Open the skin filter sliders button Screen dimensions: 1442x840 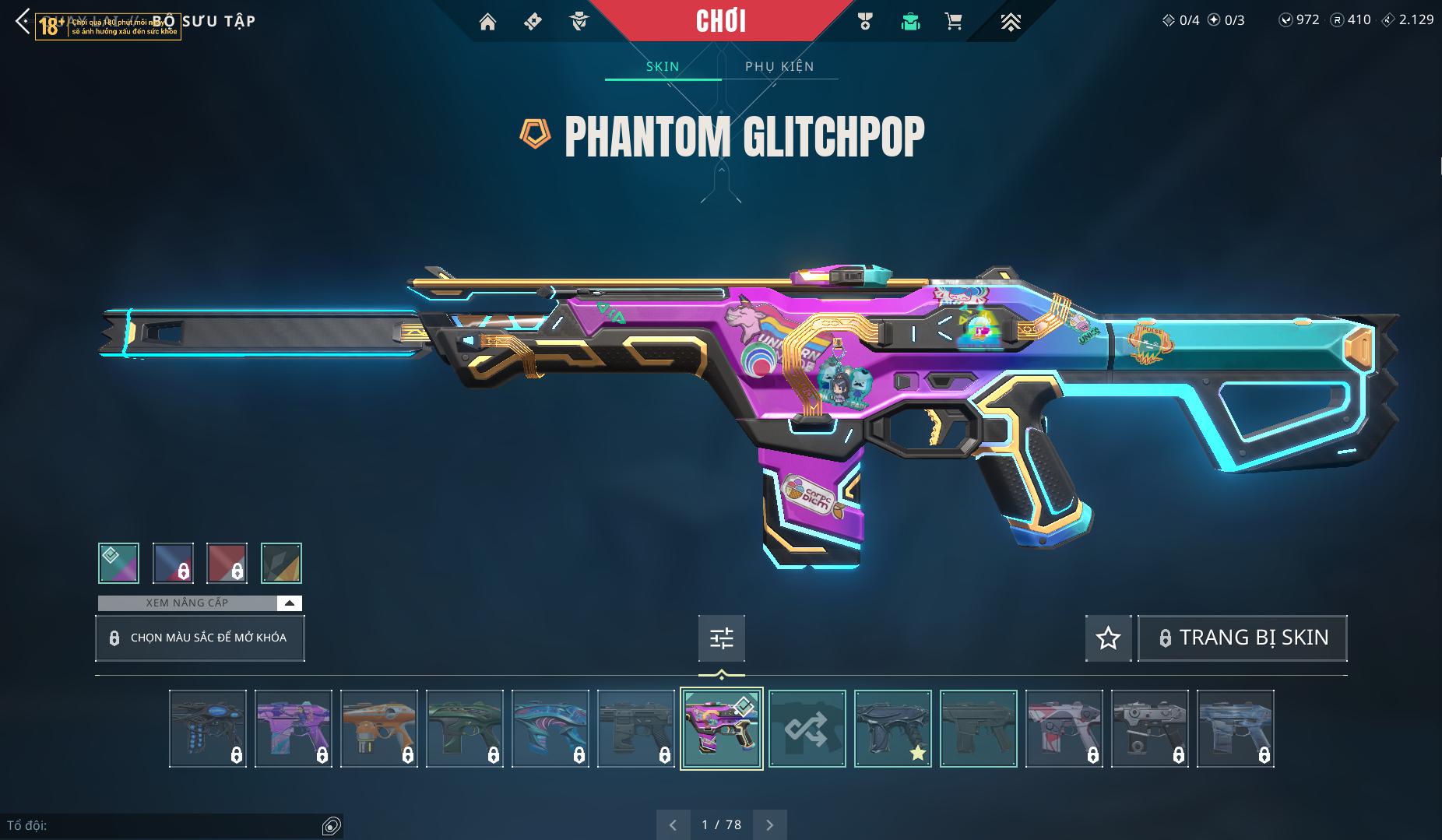click(722, 638)
